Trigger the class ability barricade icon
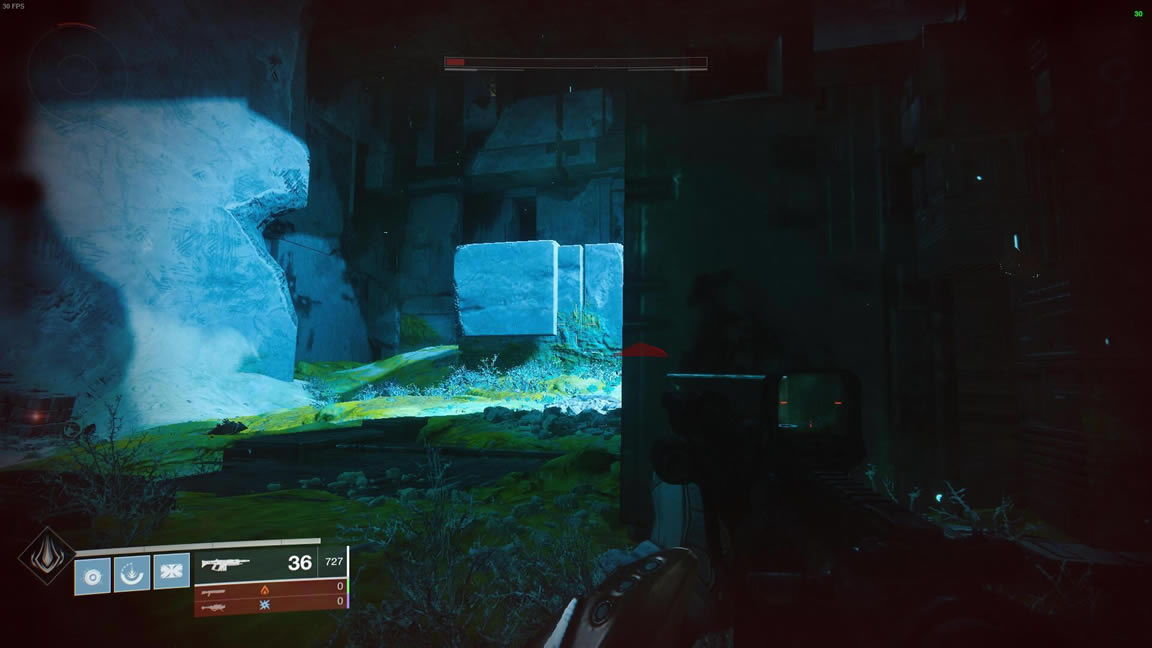 click(x=171, y=571)
